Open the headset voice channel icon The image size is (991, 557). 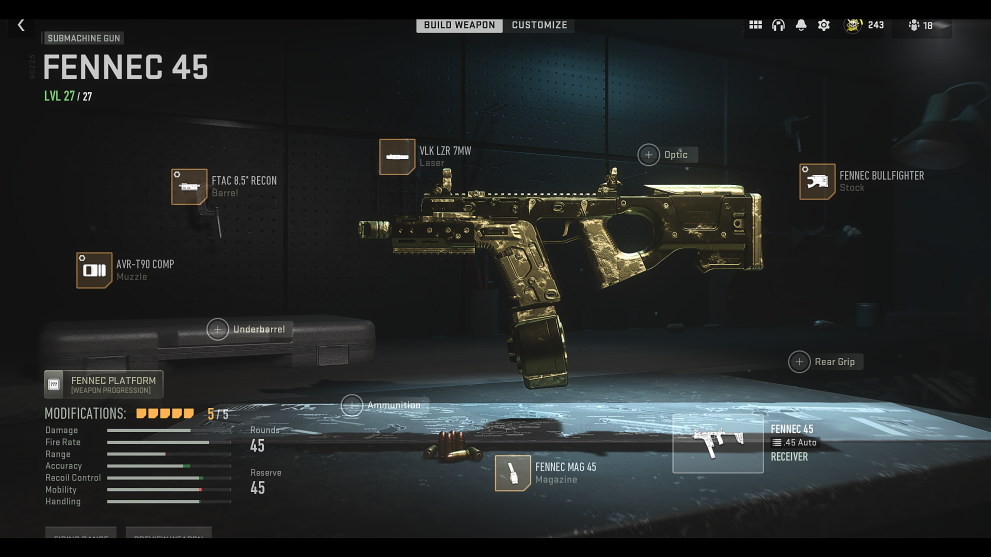778,25
